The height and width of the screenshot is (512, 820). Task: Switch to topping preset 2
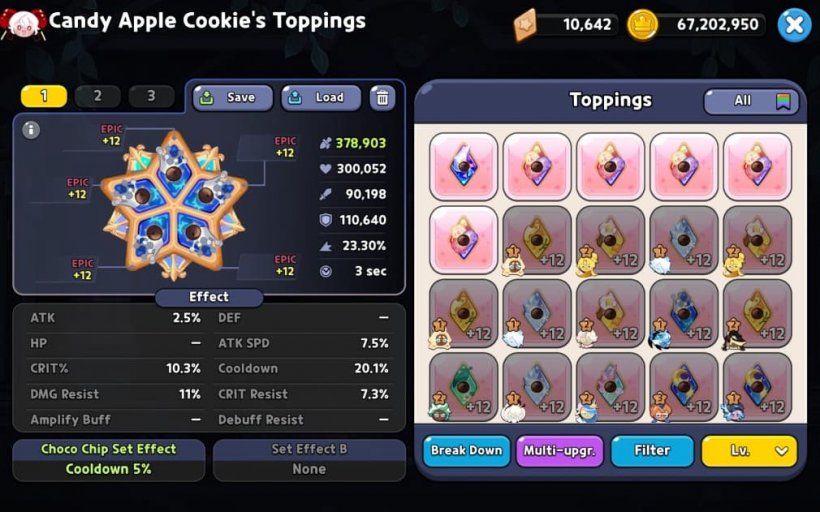(x=97, y=97)
